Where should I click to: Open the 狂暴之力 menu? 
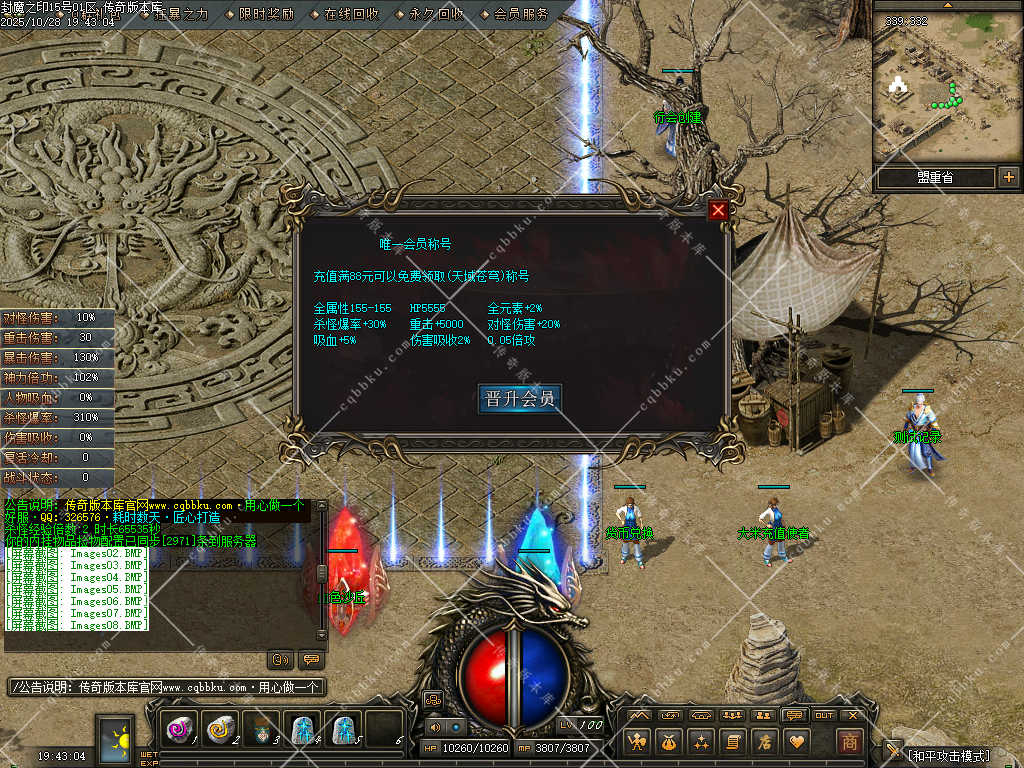pyautogui.click(x=181, y=14)
